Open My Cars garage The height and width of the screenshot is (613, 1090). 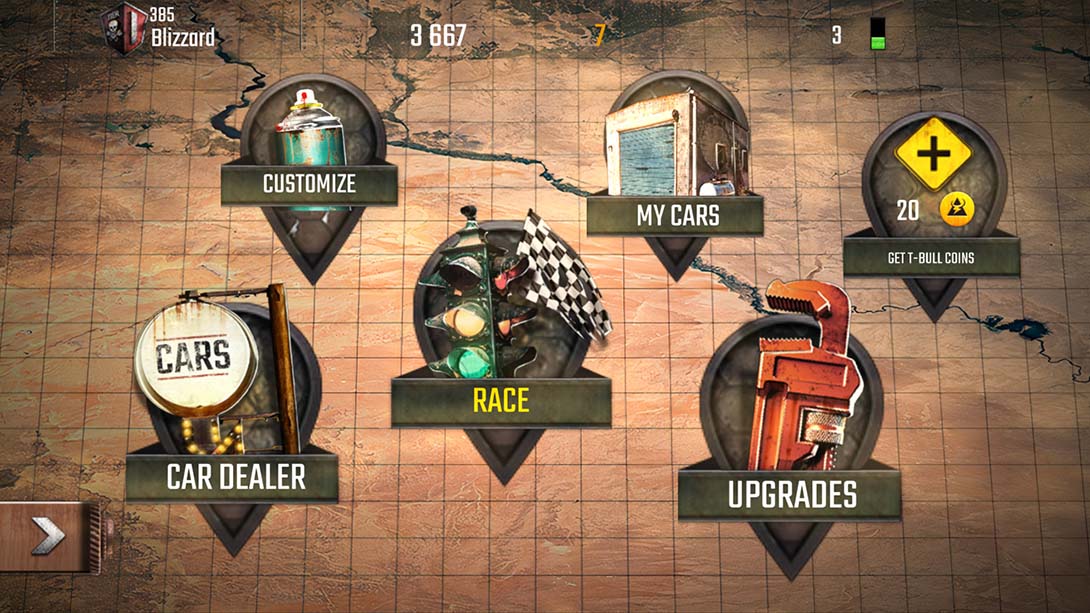coord(677,214)
